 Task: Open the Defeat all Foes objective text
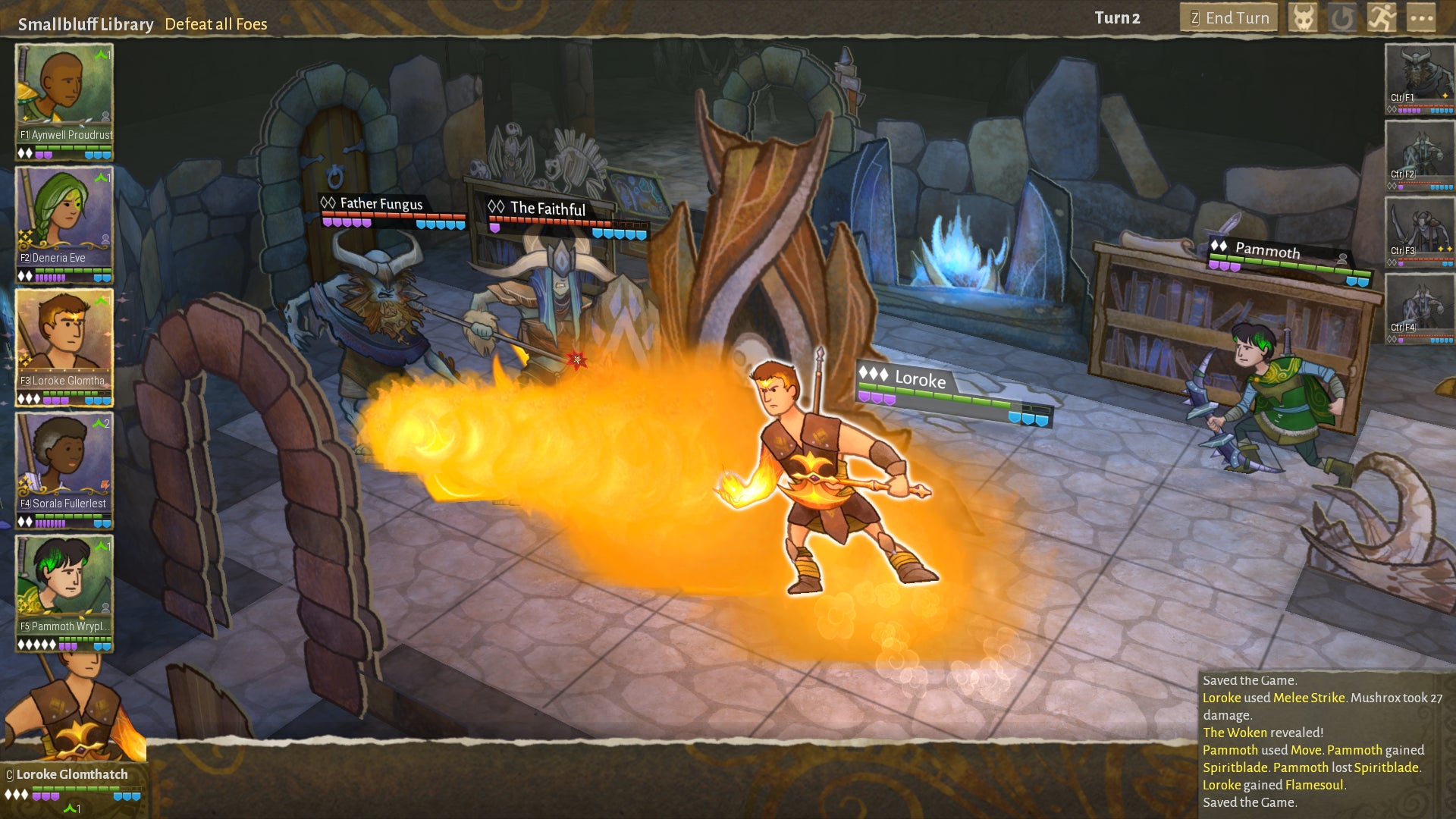(x=216, y=24)
